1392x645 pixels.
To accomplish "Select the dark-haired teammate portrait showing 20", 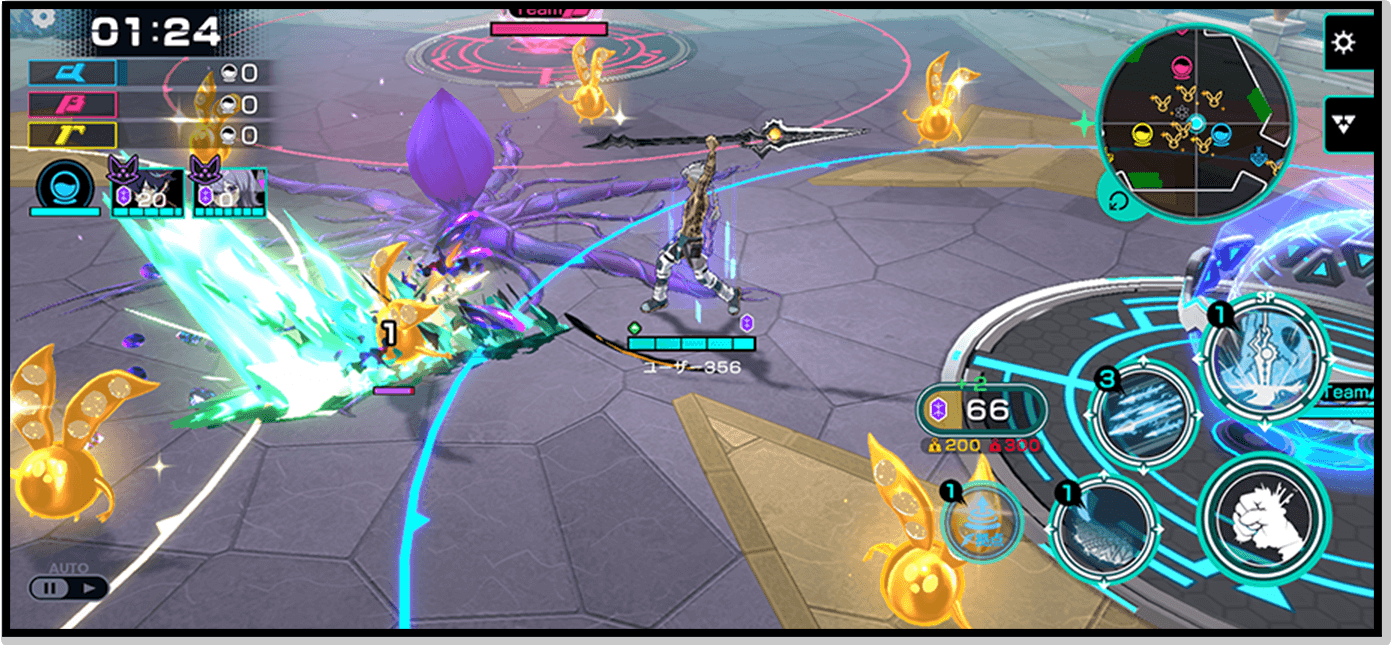I will 146,191.
